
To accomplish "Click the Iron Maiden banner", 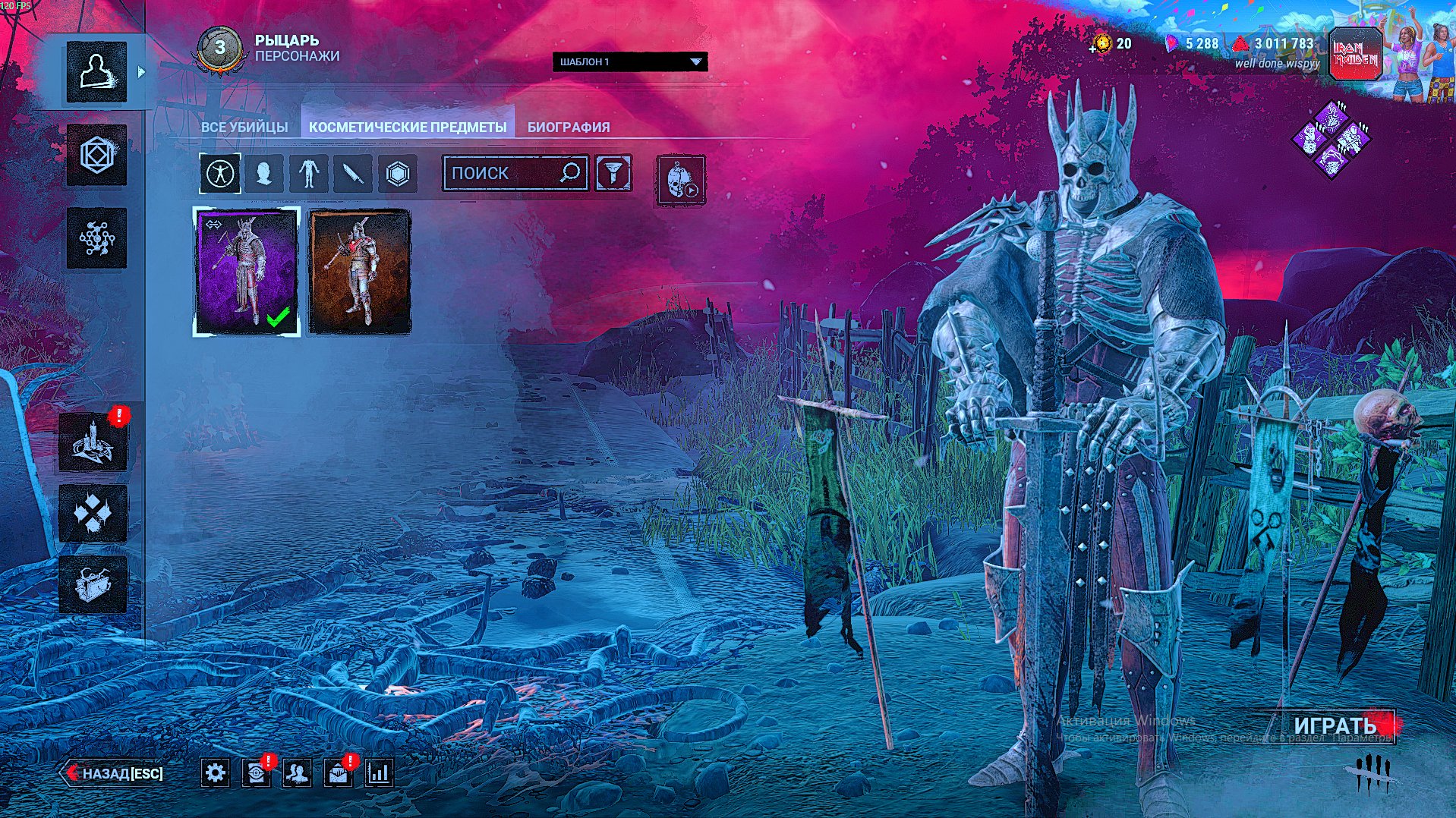I will pyautogui.click(x=1355, y=54).
